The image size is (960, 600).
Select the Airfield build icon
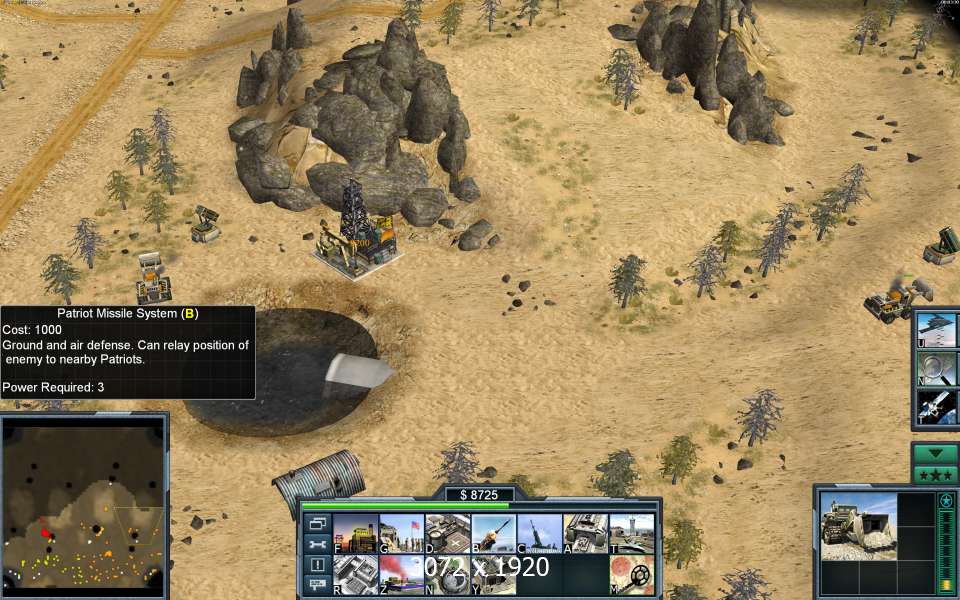pos(631,534)
